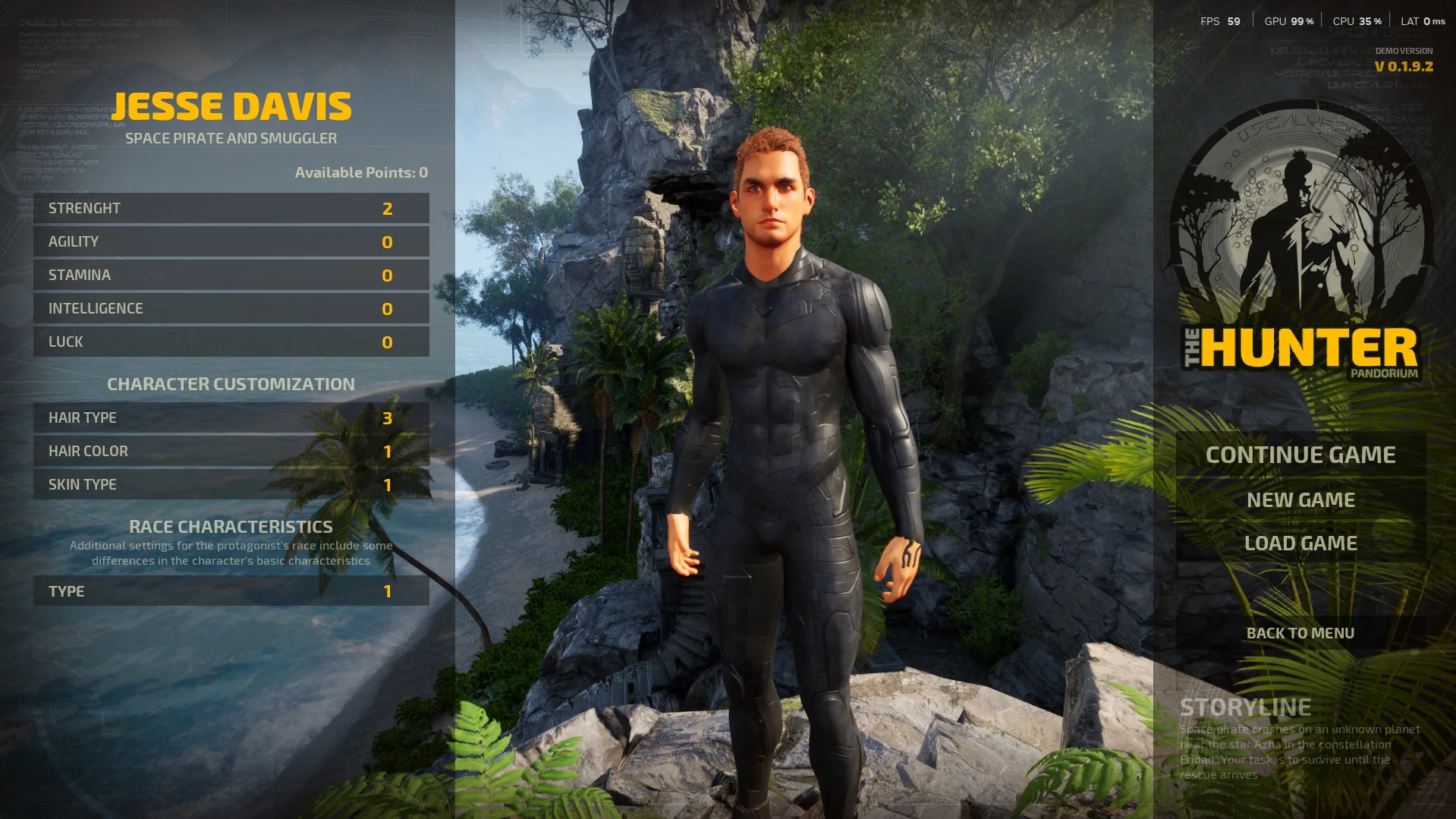1456x819 pixels.
Task: Open the Load Game menu
Action: tap(1300, 543)
